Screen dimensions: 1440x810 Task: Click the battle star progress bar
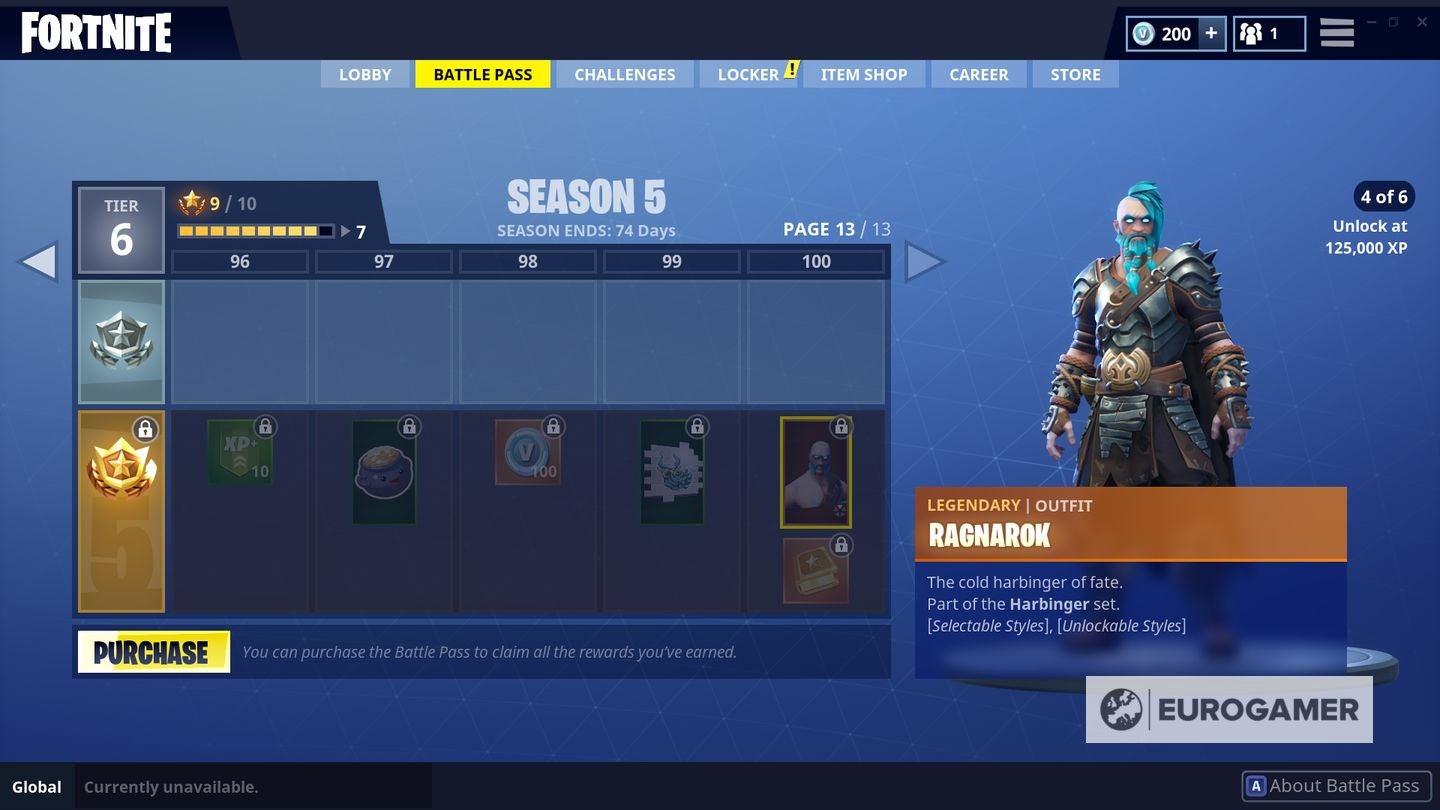(255, 230)
